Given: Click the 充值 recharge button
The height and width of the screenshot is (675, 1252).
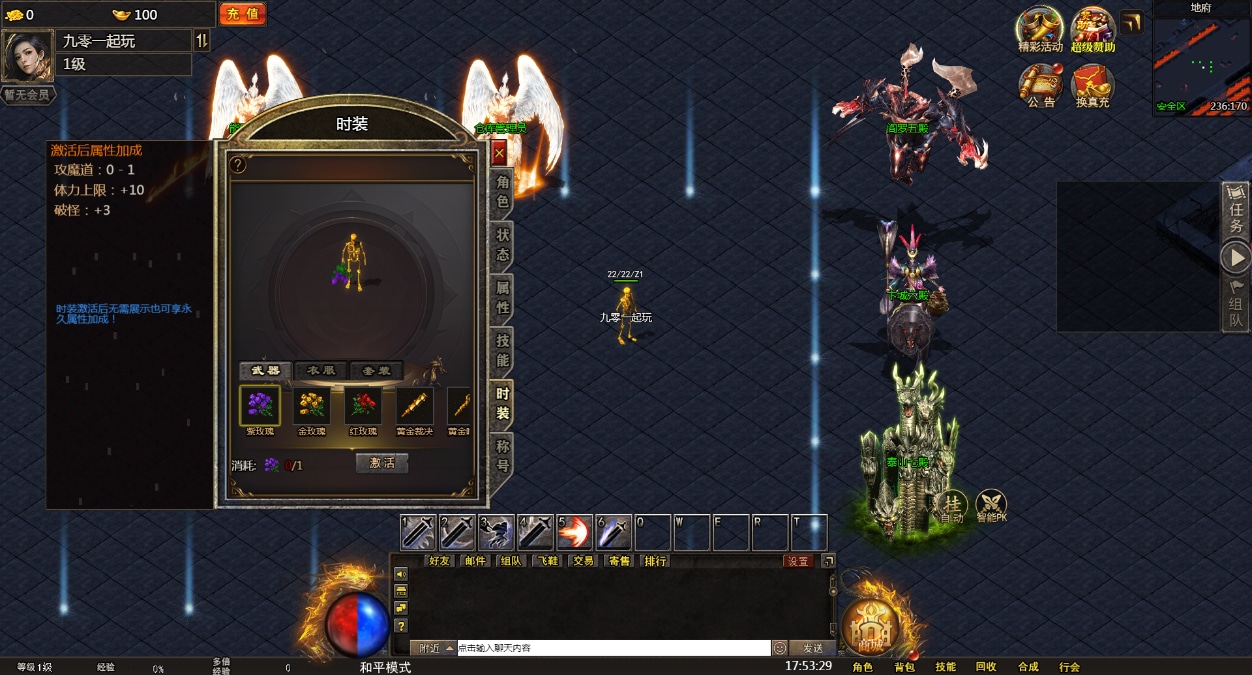Looking at the screenshot, I should coord(242,14).
